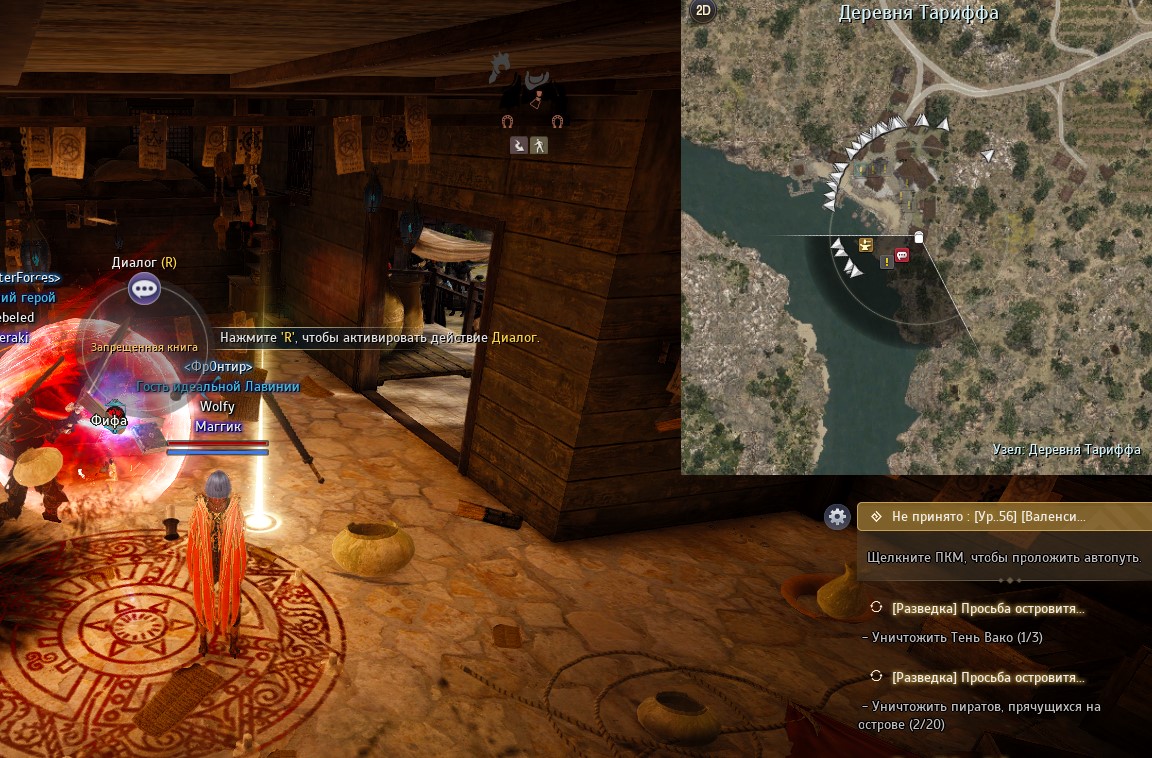
Task: Click the mount running status icon
Action: click(x=519, y=146)
